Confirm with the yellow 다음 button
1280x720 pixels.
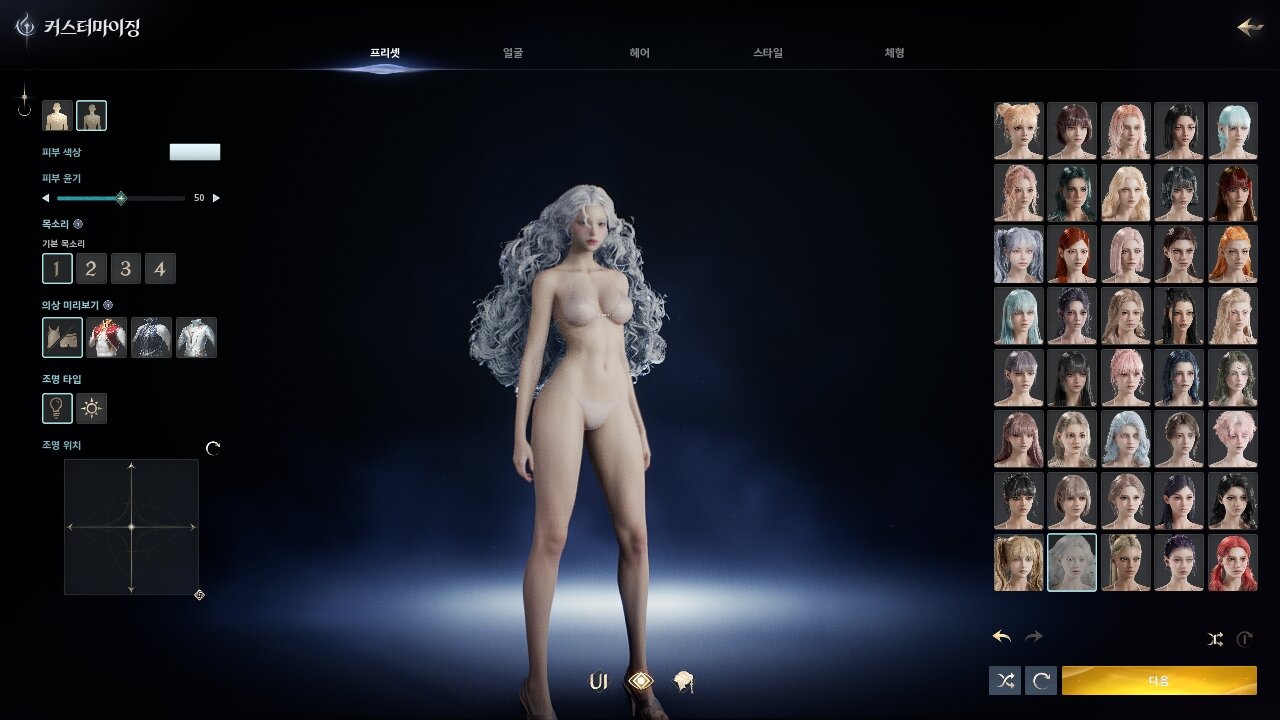(1159, 680)
